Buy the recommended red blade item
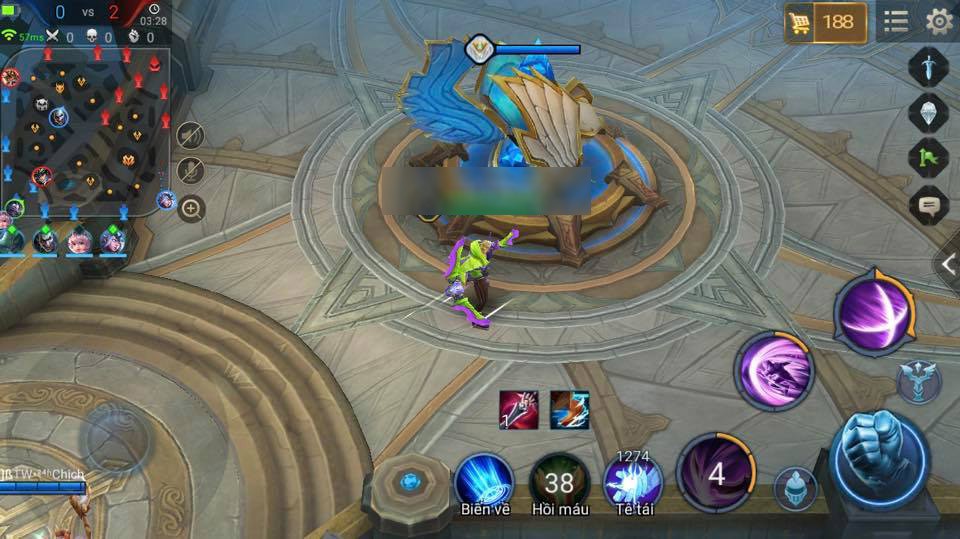 [x=519, y=410]
